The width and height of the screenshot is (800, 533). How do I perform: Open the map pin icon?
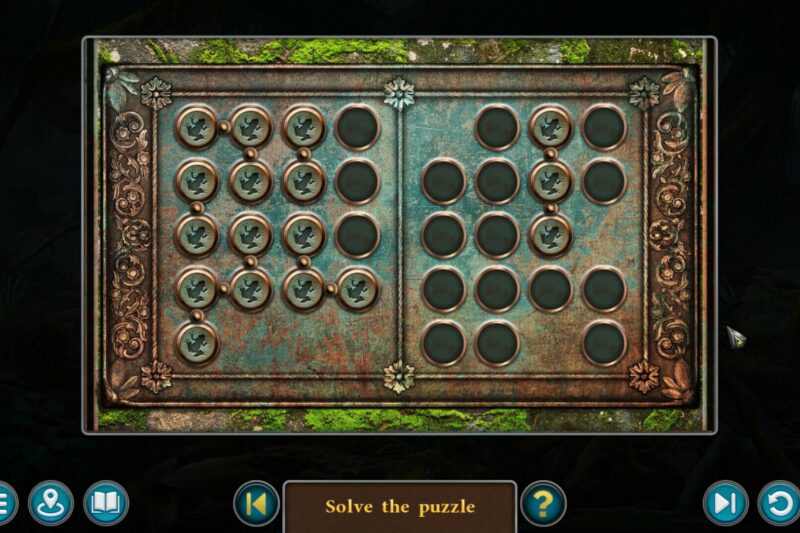tap(50, 503)
